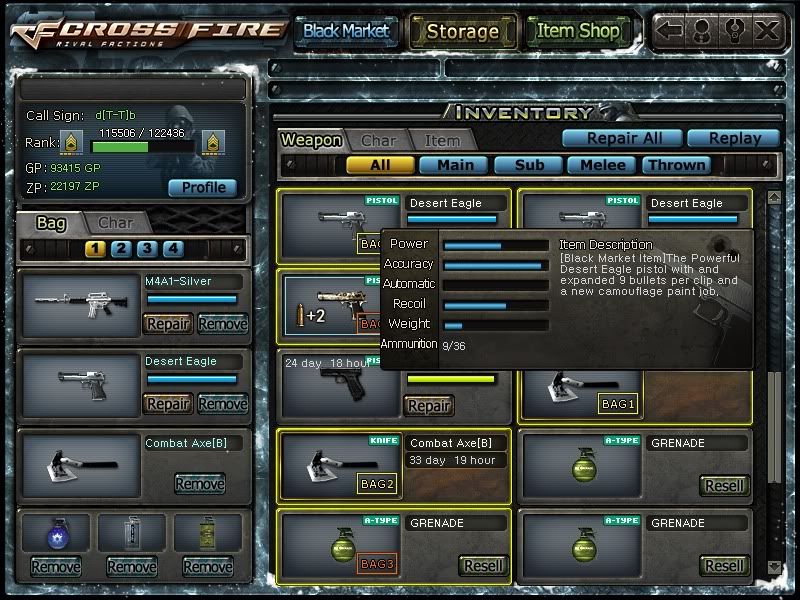
Task: Select bag number 2
Action: tap(121, 249)
